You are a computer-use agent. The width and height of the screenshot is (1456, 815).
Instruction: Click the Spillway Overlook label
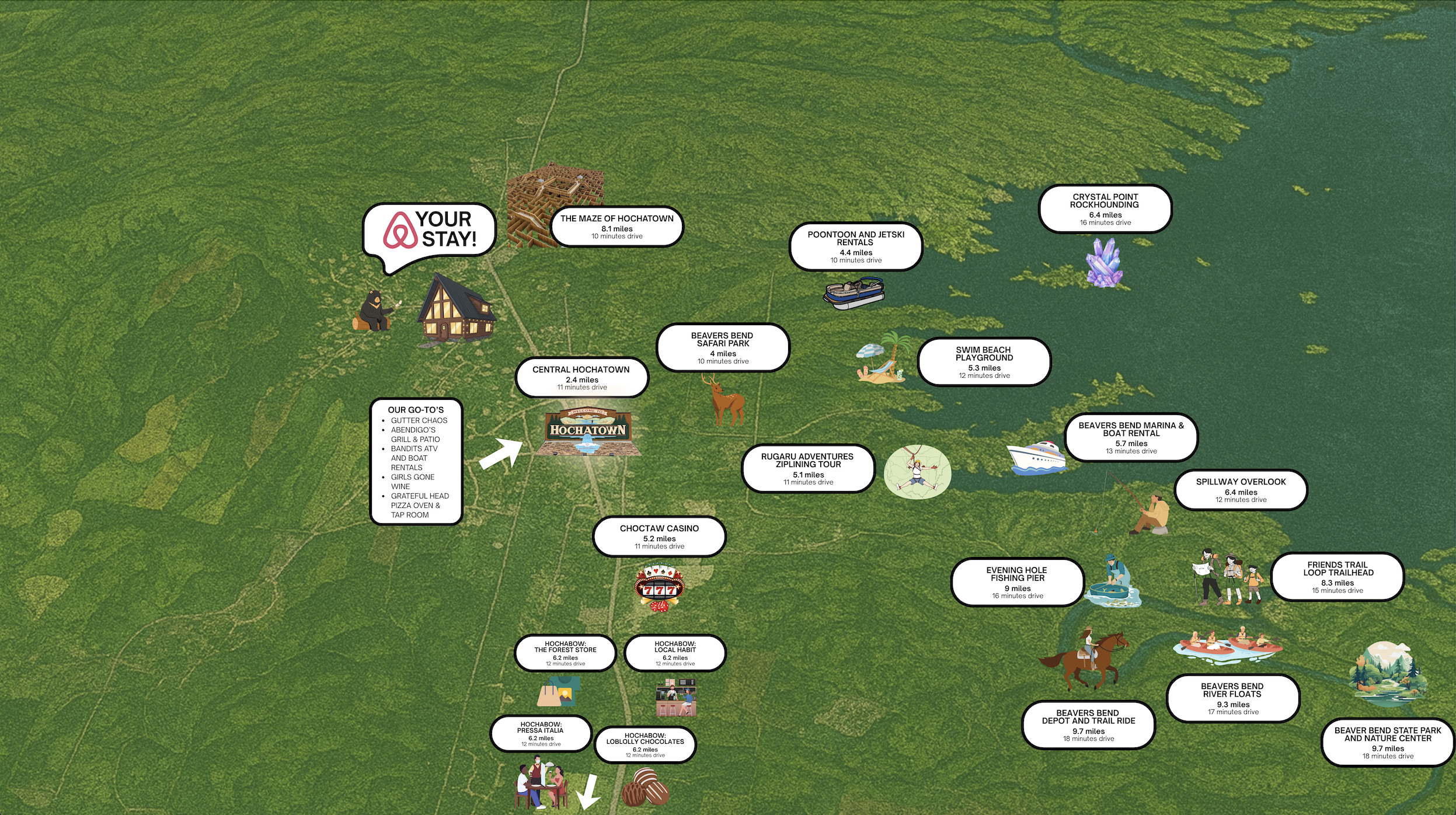pos(1241,490)
